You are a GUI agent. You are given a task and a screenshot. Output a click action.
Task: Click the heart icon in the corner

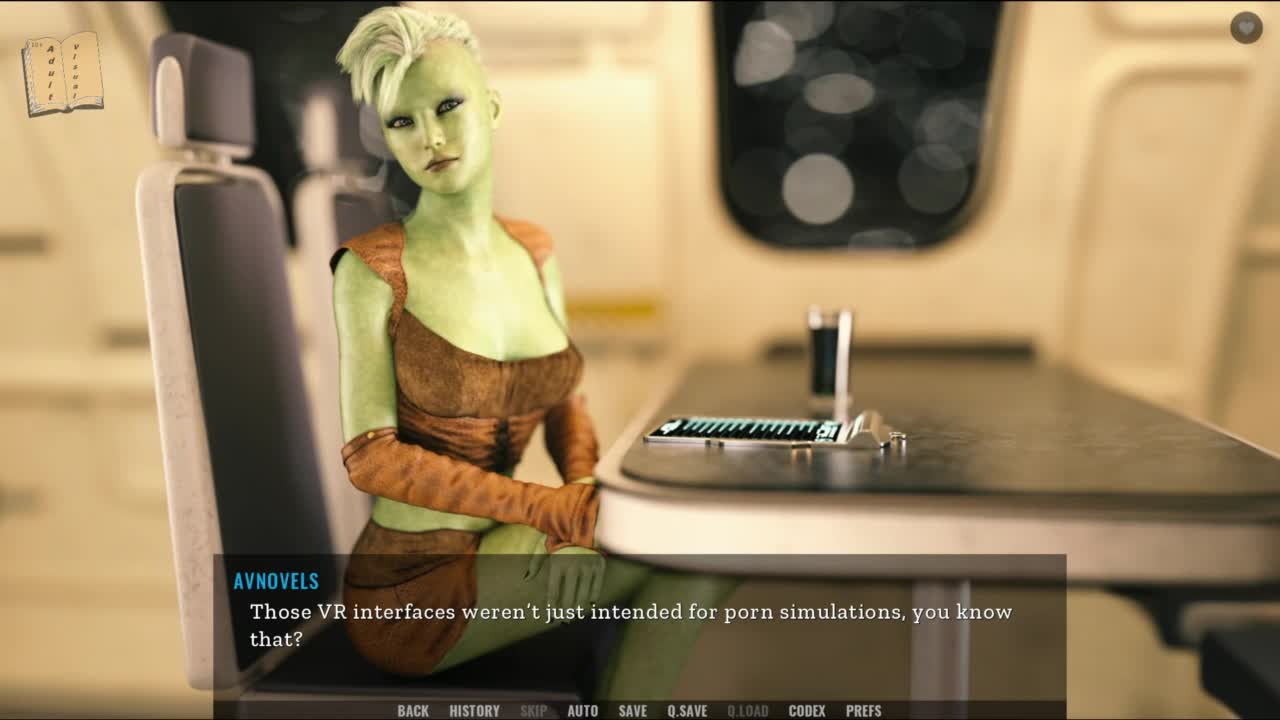[x=1246, y=28]
